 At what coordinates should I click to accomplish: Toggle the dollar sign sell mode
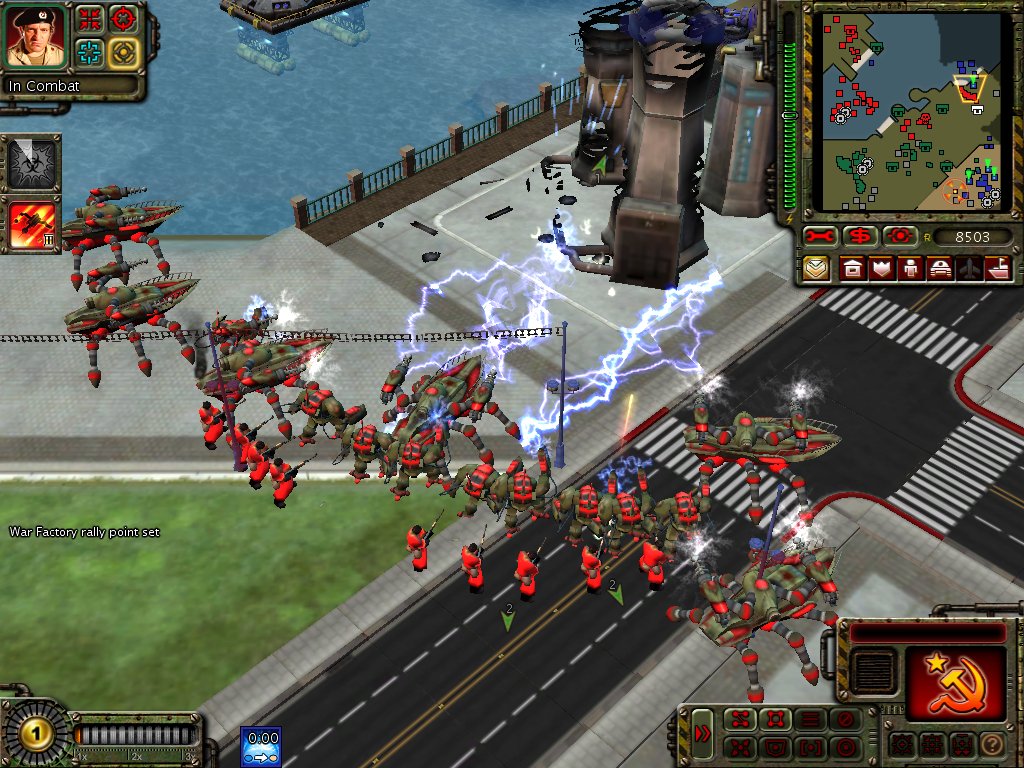(x=859, y=237)
